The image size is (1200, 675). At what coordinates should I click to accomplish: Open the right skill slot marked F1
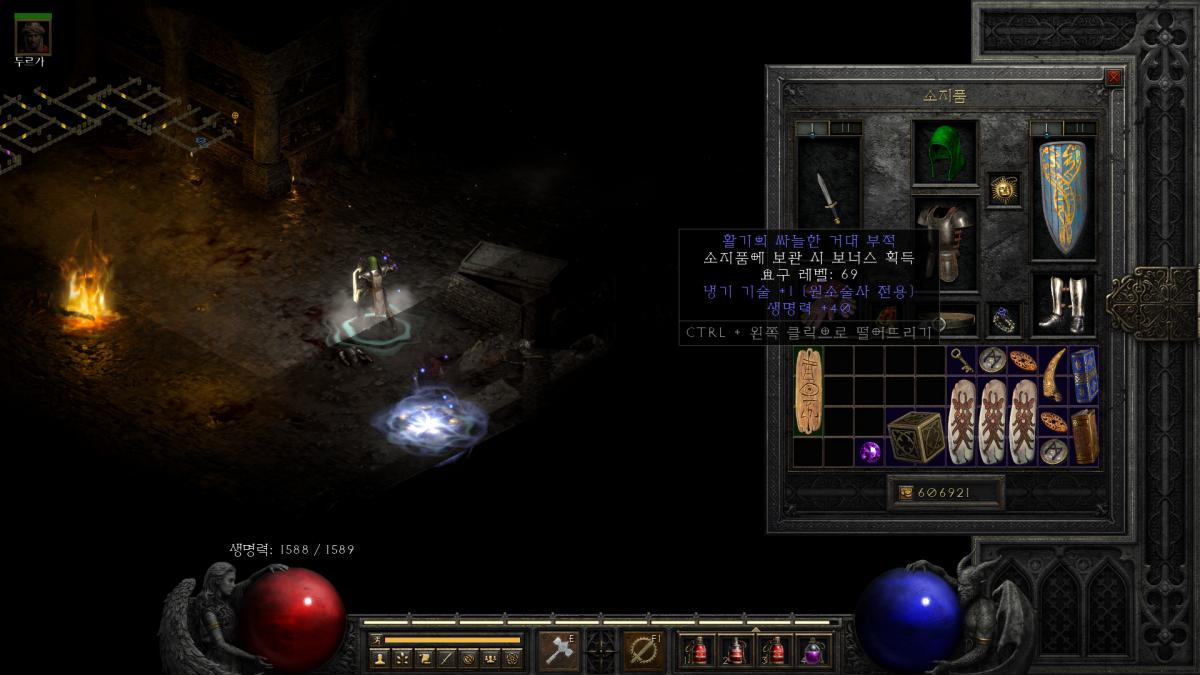pyautogui.click(x=641, y=650)
